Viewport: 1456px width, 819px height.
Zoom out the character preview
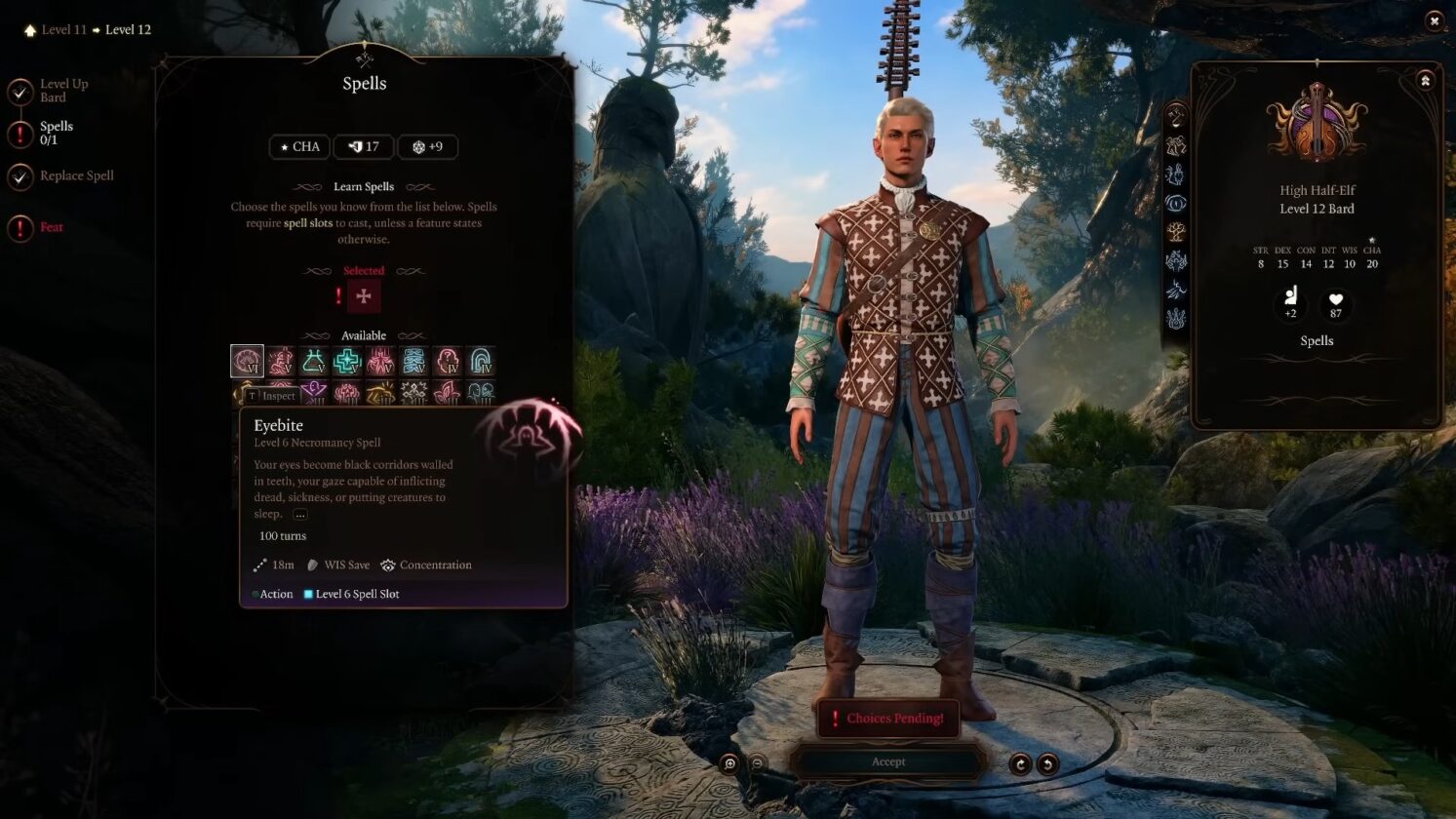click(x=757, y=763)
